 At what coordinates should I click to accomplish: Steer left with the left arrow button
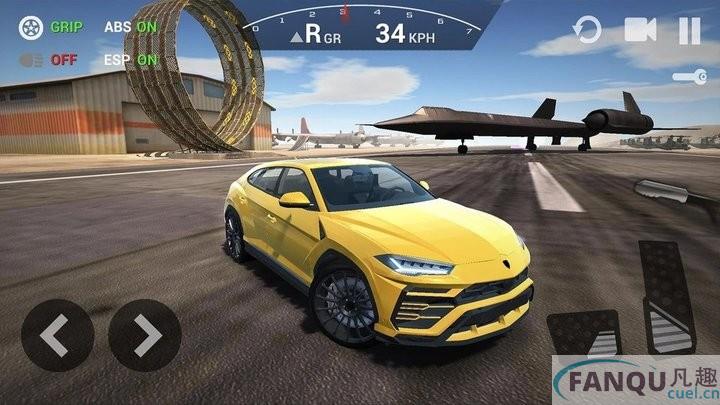pyautogui.click(x=57, y=336)
